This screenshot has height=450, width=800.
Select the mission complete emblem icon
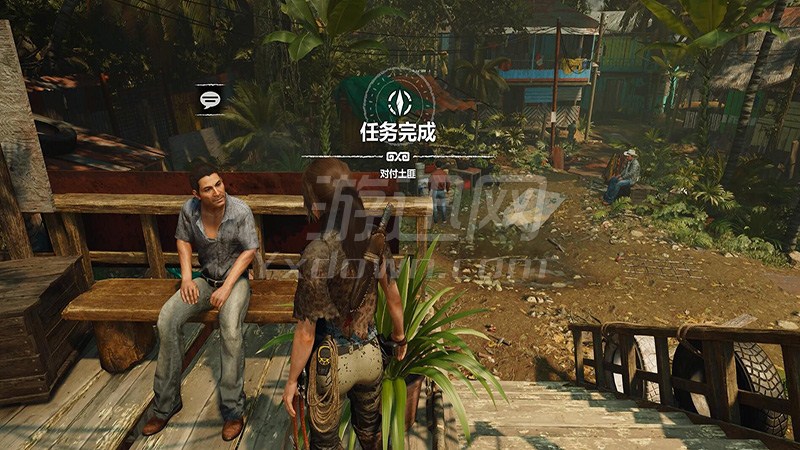[x=397, y=98]
